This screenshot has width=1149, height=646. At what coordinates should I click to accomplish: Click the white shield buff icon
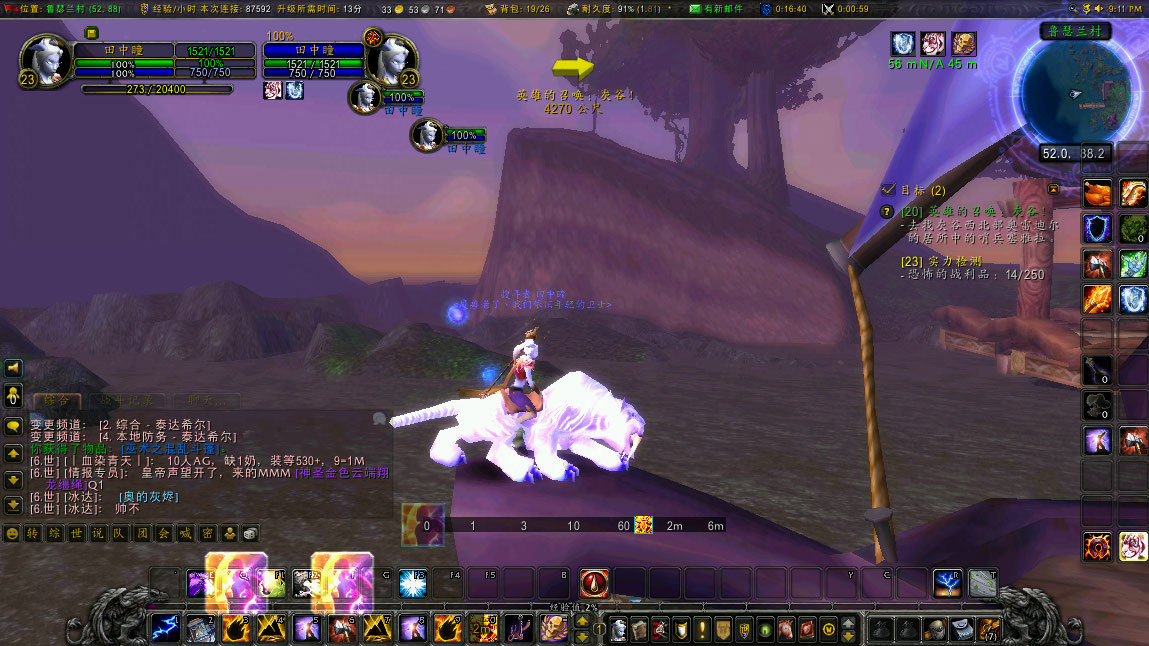pyautogui.click(x=902, y=44)
